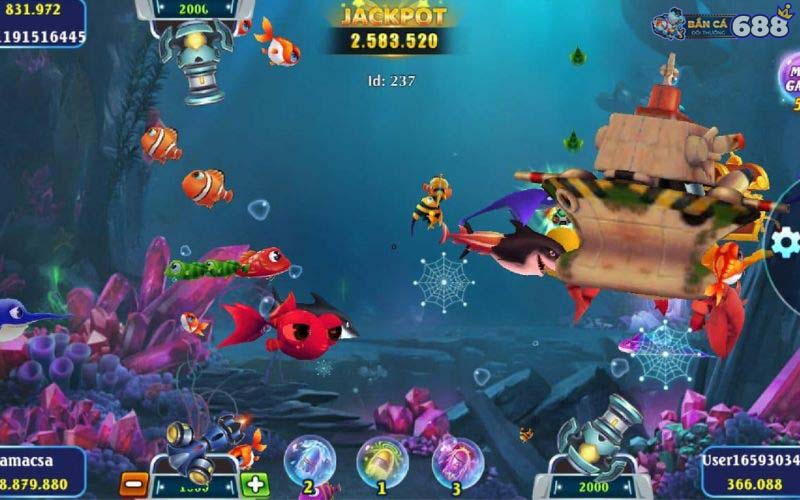Open the gear settings icon
Viewport: 800px width, 500px height.
pos(787,242)
